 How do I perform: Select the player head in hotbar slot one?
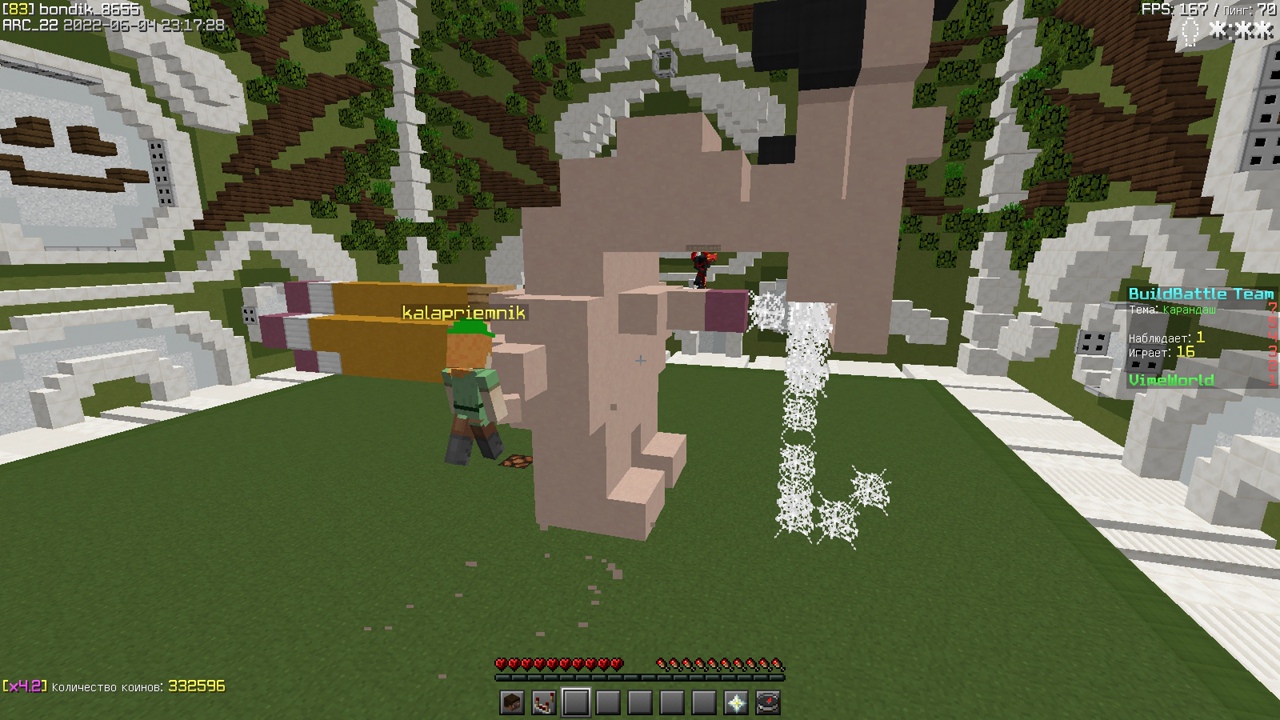(x=510, y=703)
